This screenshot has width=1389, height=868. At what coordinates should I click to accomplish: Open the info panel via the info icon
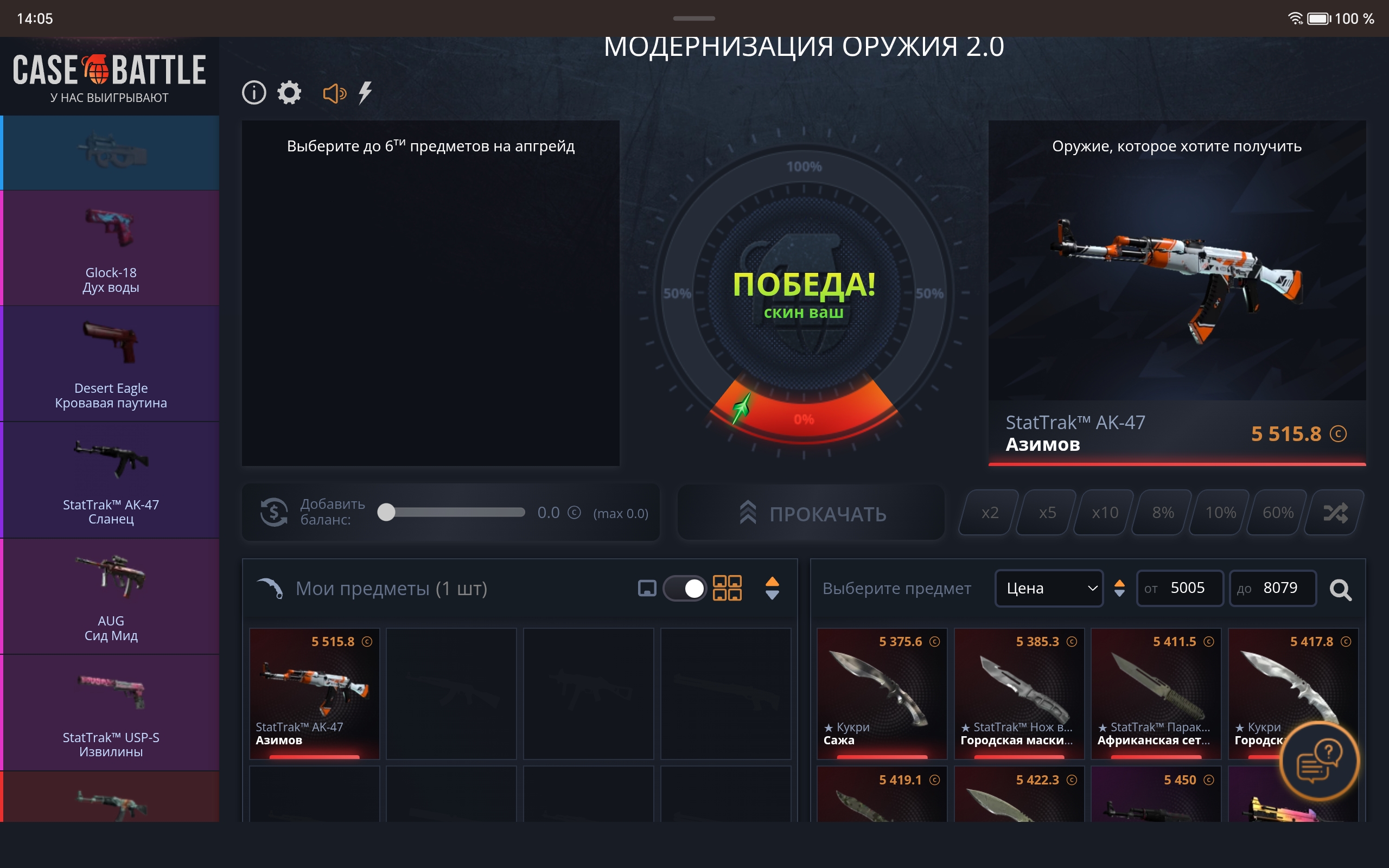(254, 92)
